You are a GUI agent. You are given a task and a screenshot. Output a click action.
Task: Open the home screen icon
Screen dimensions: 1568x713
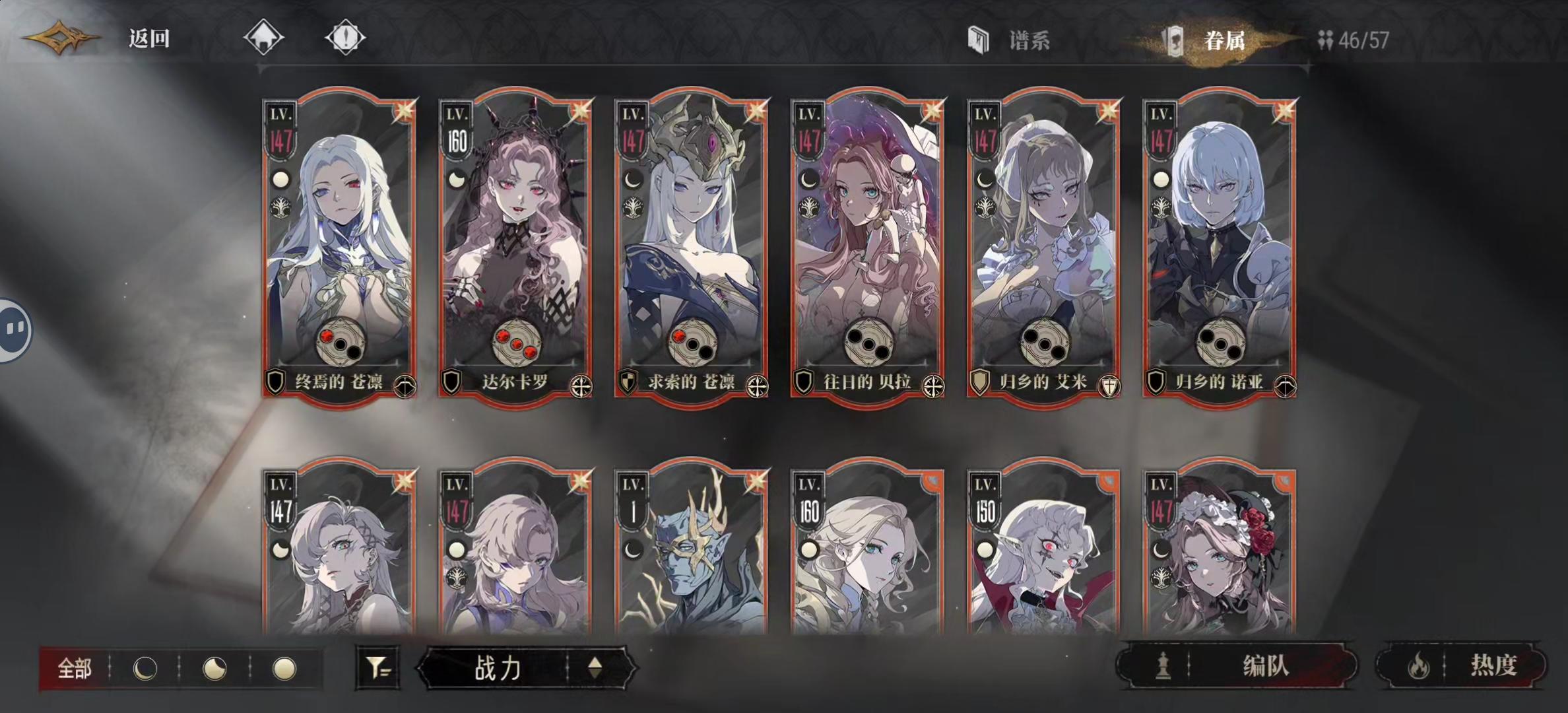[264, 38]
